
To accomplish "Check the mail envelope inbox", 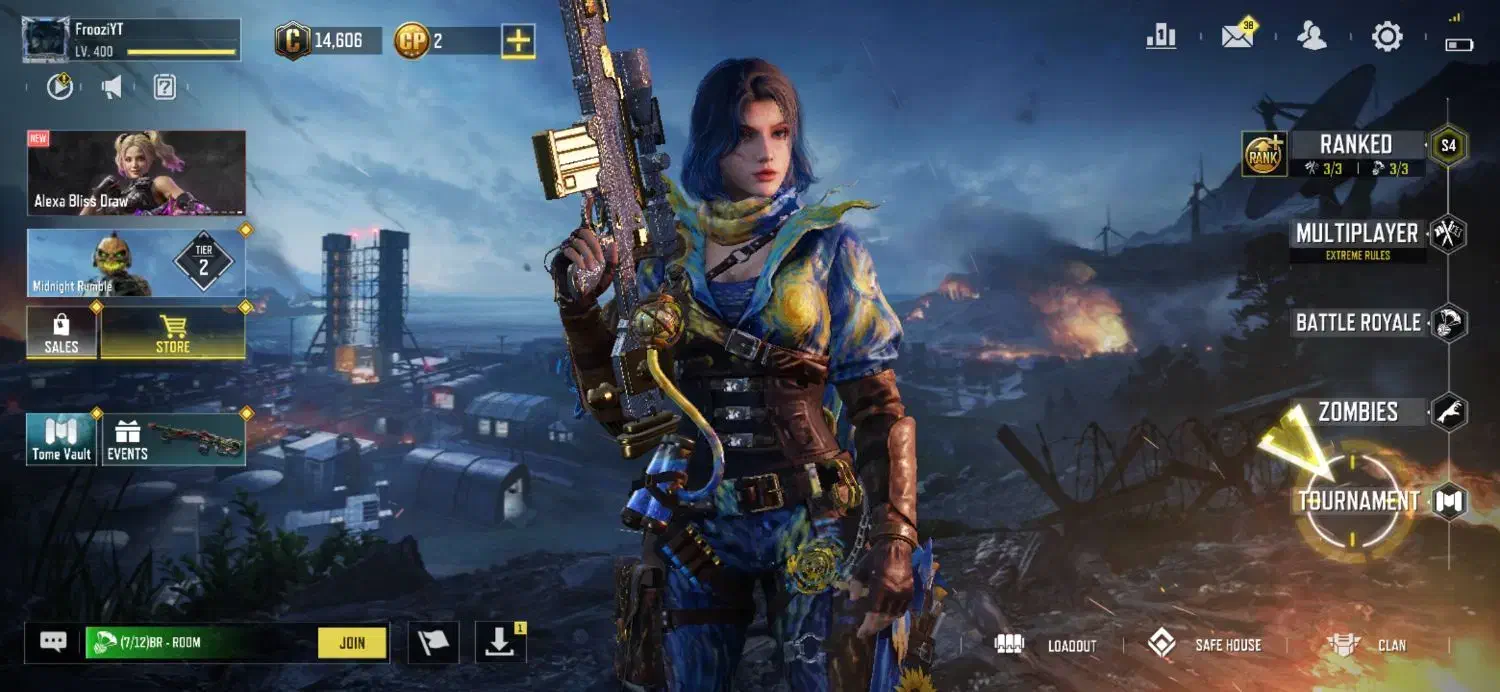I will point(1238,37).
